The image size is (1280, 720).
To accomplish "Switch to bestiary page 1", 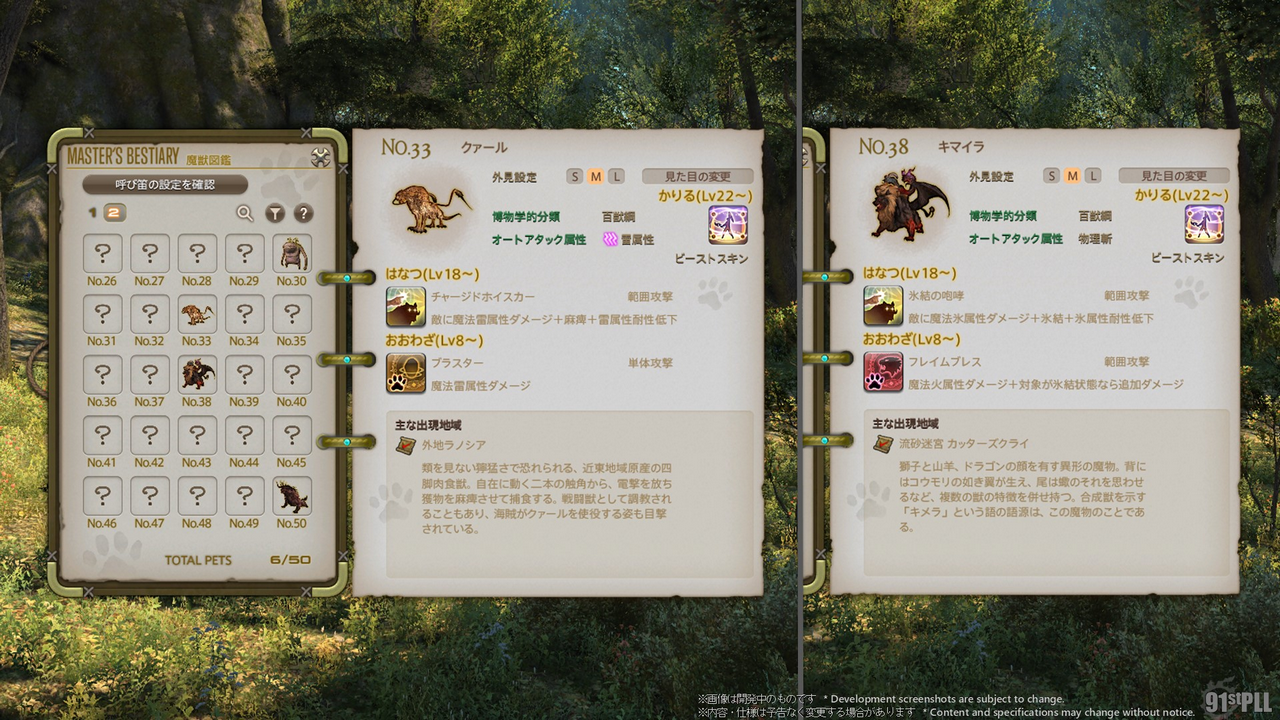I will [93, 212].
